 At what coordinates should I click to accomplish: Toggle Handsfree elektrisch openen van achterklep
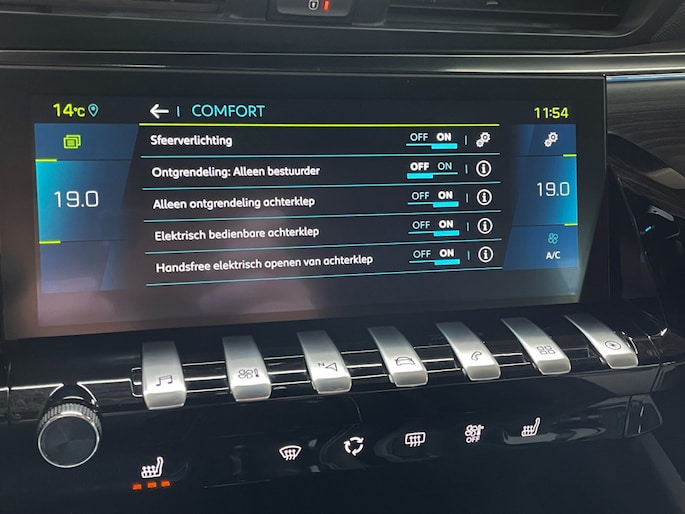434,255
